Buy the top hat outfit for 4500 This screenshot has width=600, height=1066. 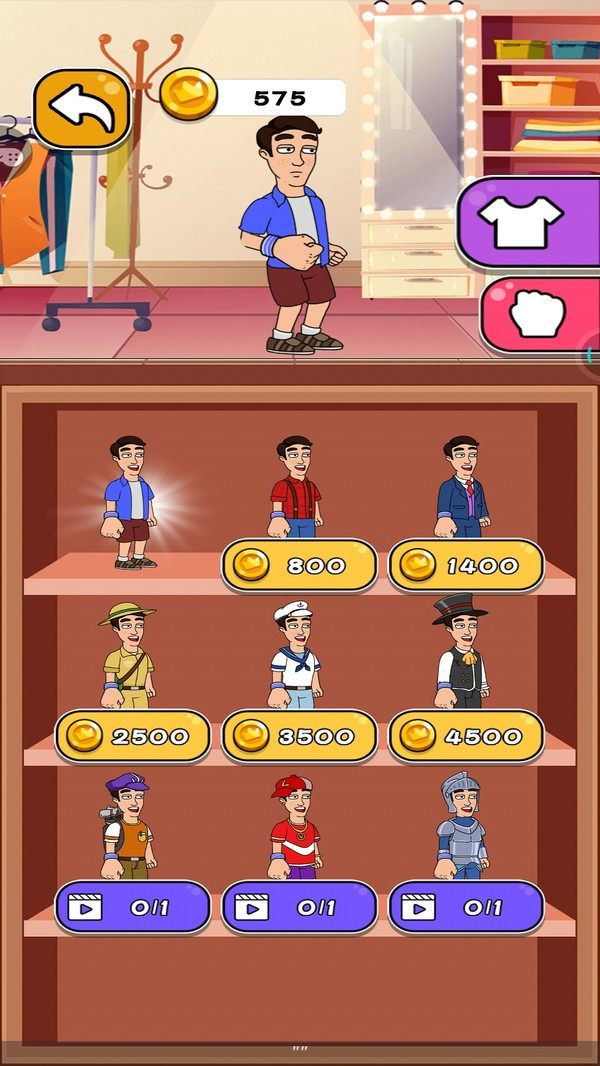coord(466,737)
